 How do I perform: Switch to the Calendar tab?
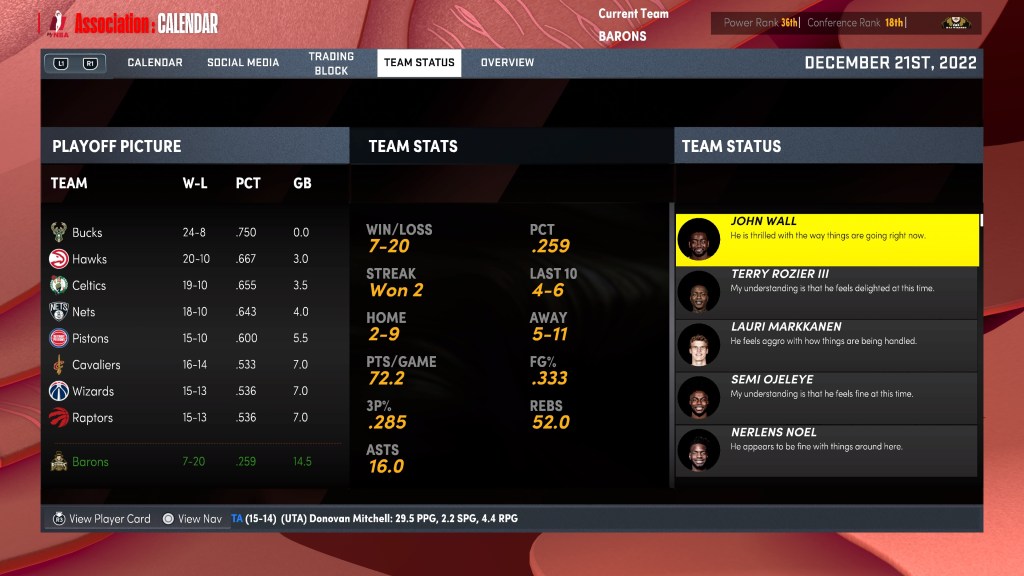click(x=154, y=63)
